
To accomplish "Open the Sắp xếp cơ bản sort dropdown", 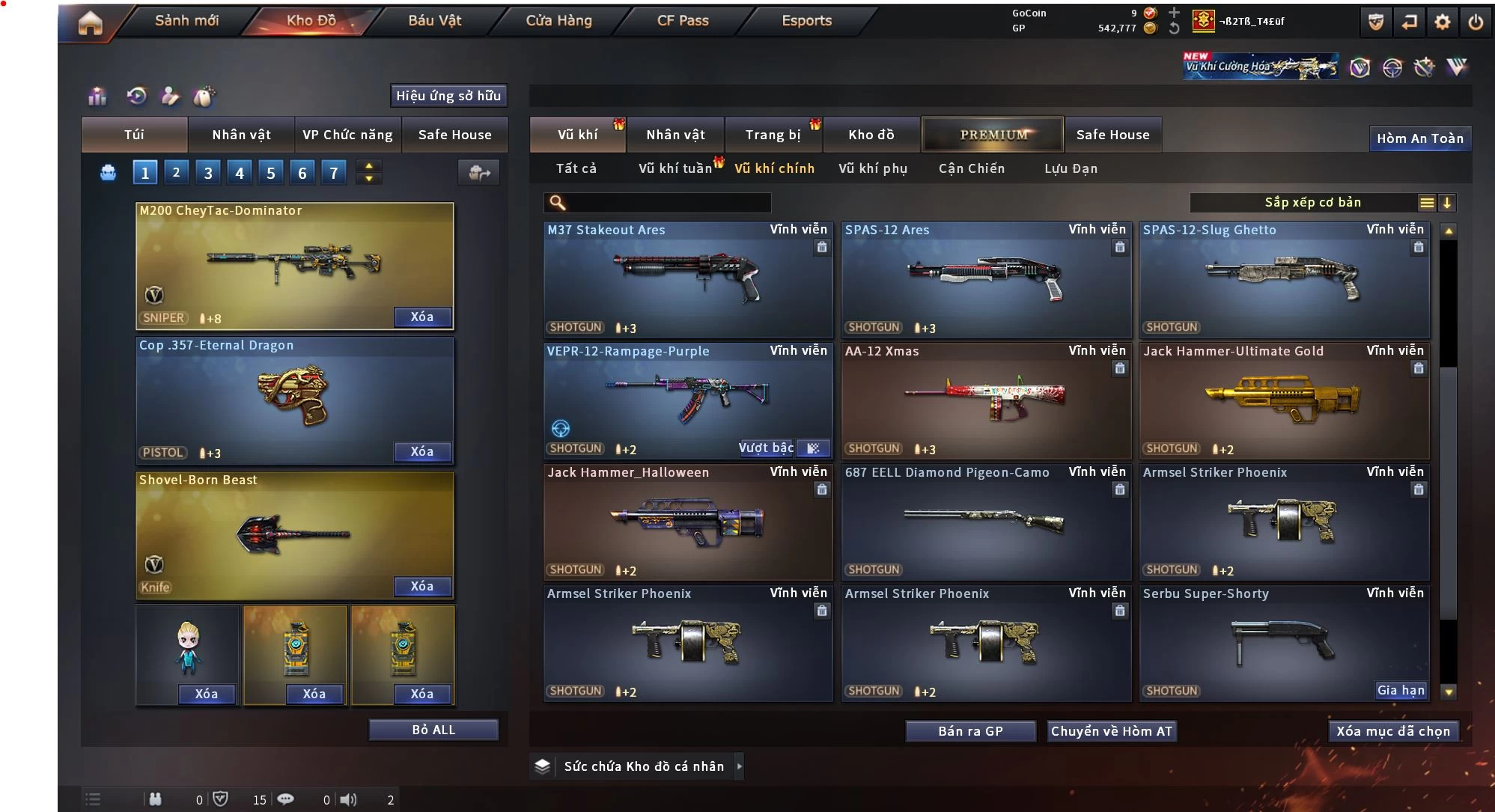I will point(1312,203).
